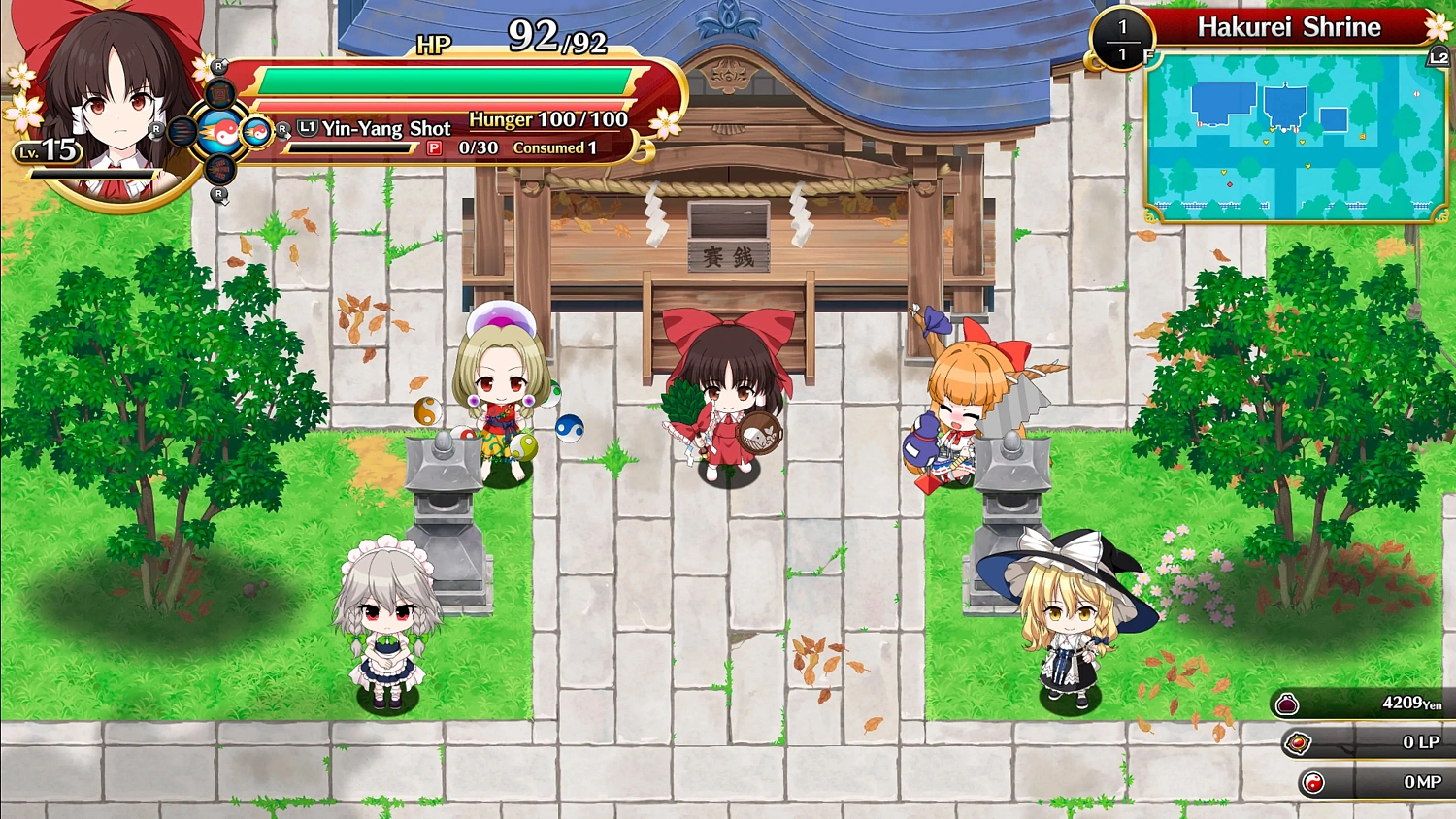Viewport: 1456px width, 819px height.
Task: Click the amulet icon next to 0 LP
Action: [x=1298, y=743]
